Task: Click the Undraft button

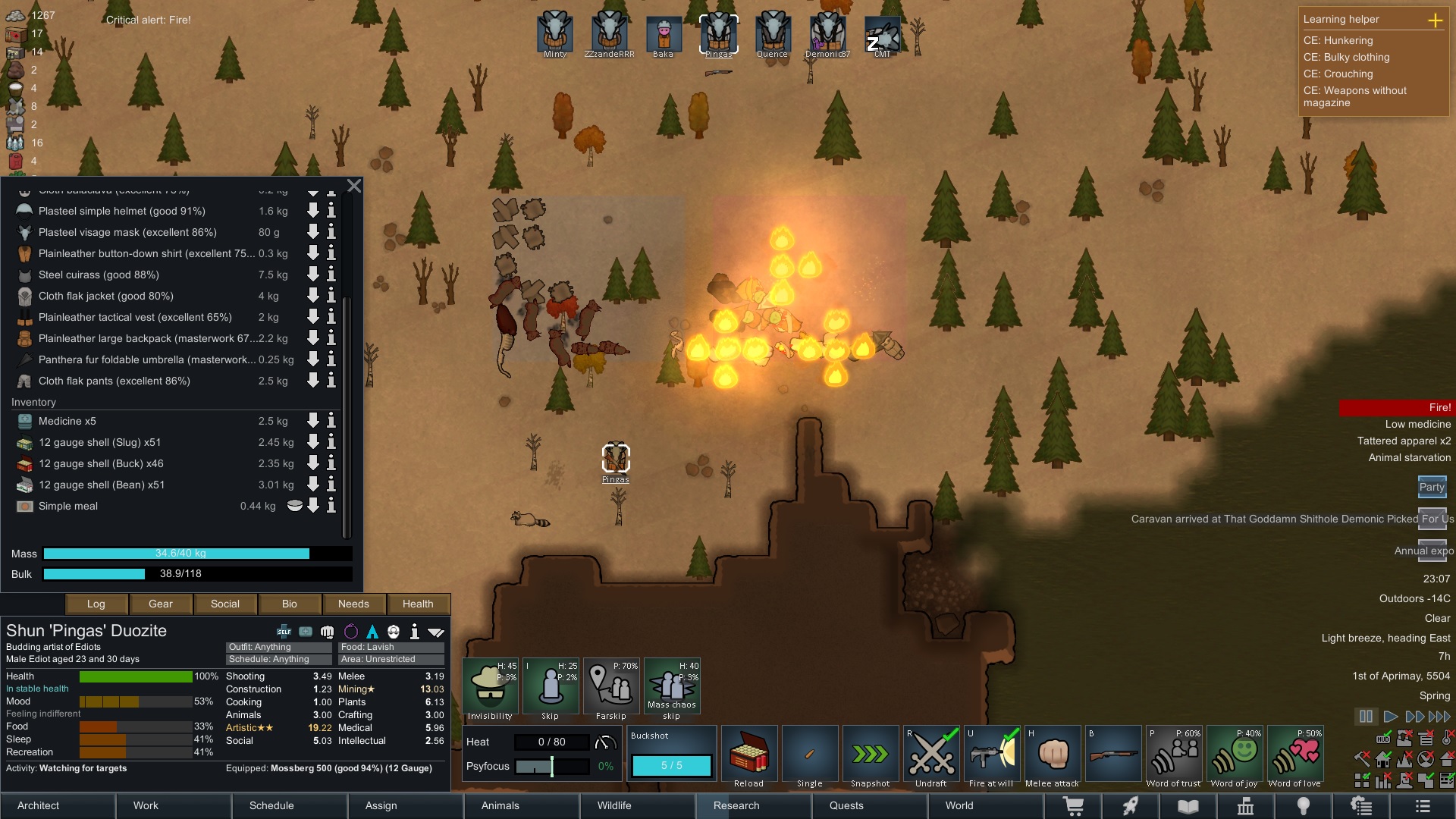Action: (x=930, y=753)
